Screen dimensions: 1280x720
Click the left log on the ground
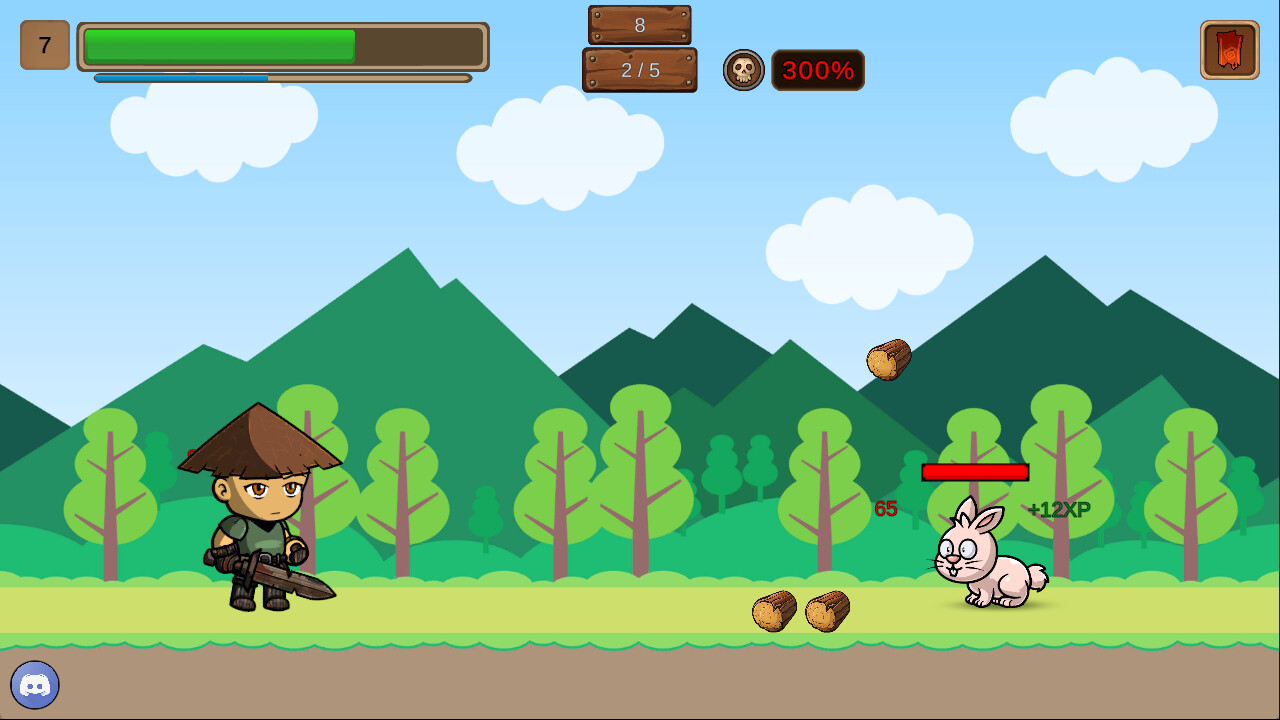(x=774, y=611)
